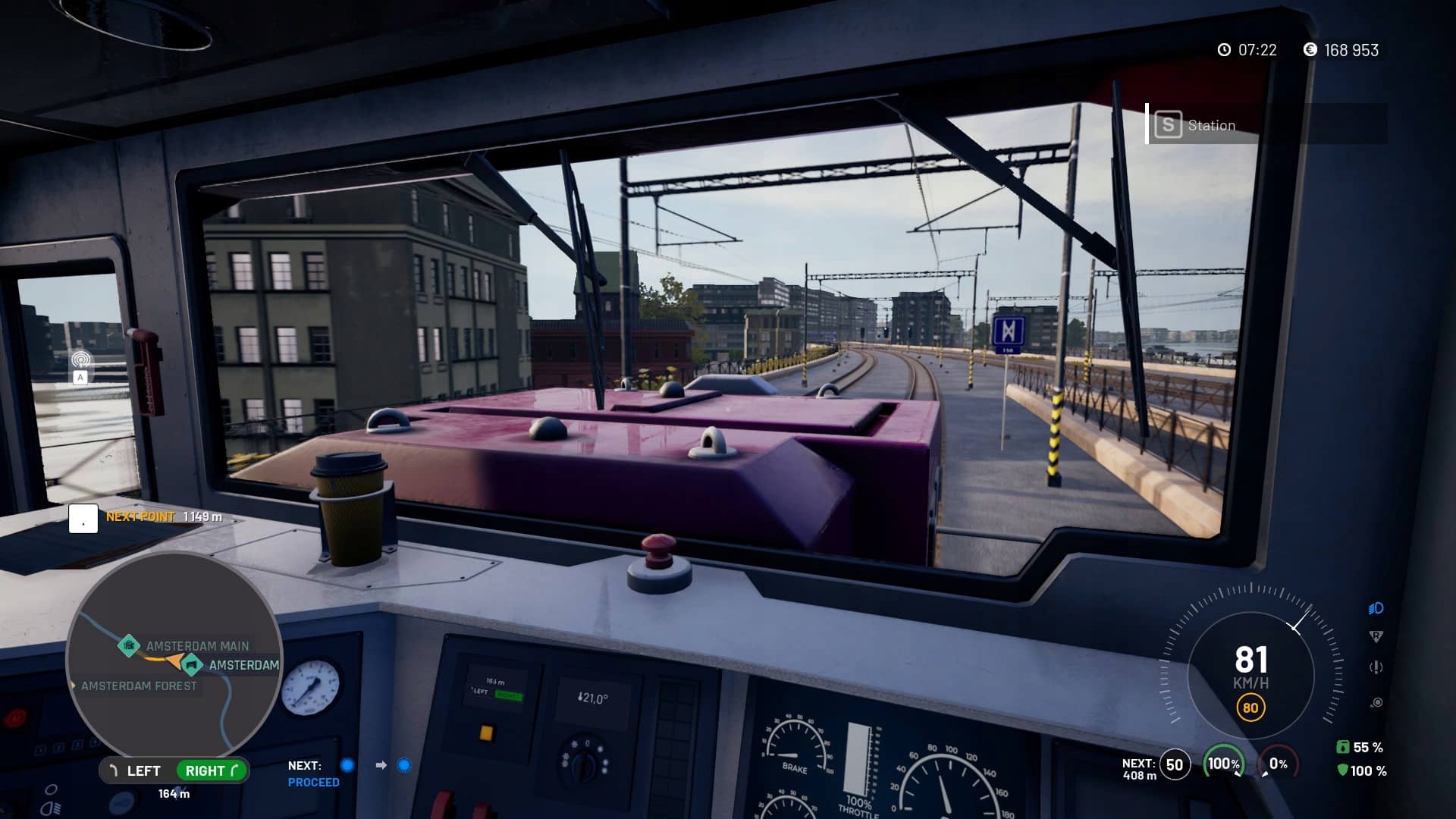Image resolution: width=1456 pixels, height=819 pixels.
Task: Click the Amsterdam depot marker on minimap
Action: point(192,665)
